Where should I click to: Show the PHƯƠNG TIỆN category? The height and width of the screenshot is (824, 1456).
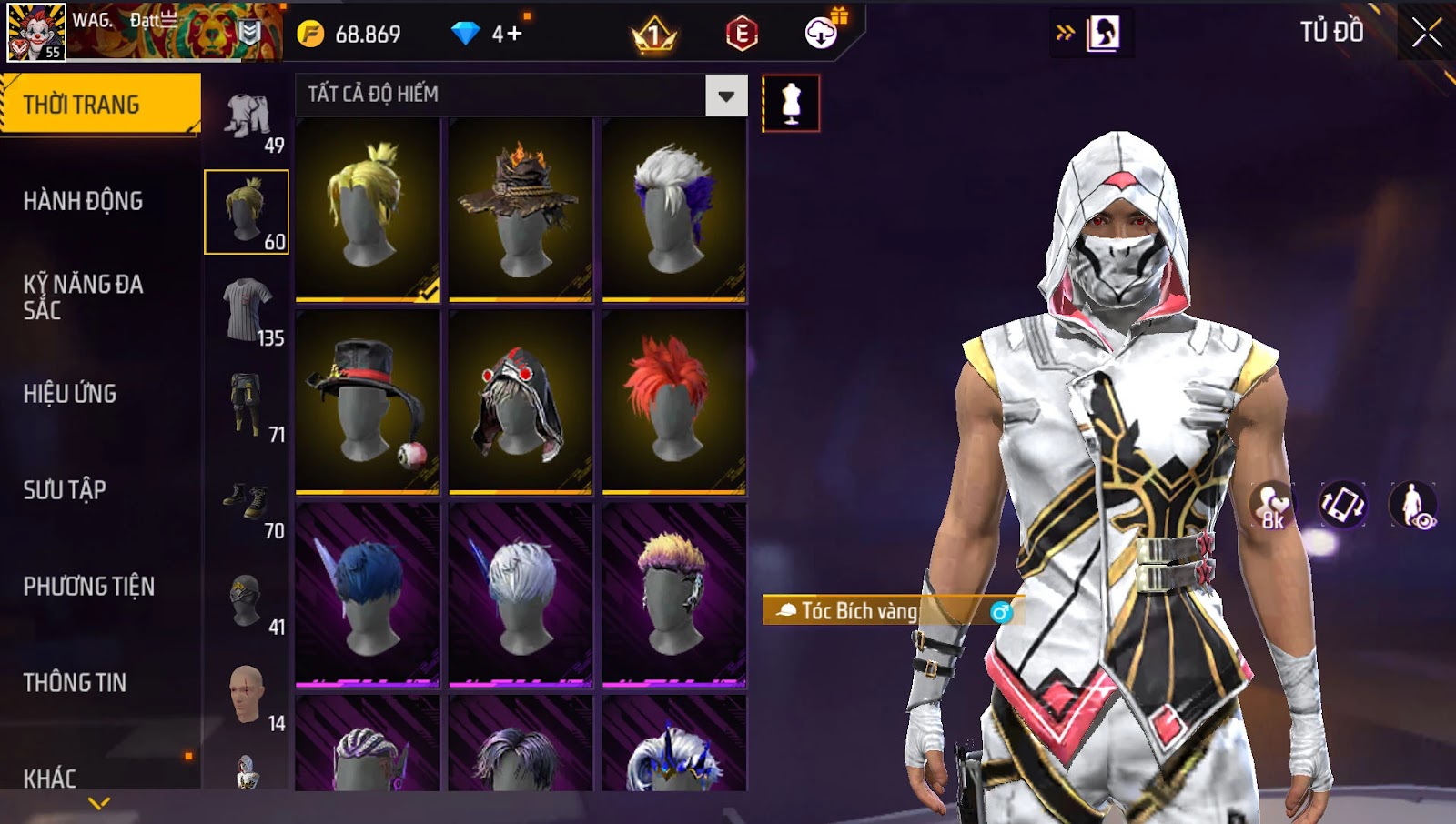pyautogui.click(x=89, y=587)
